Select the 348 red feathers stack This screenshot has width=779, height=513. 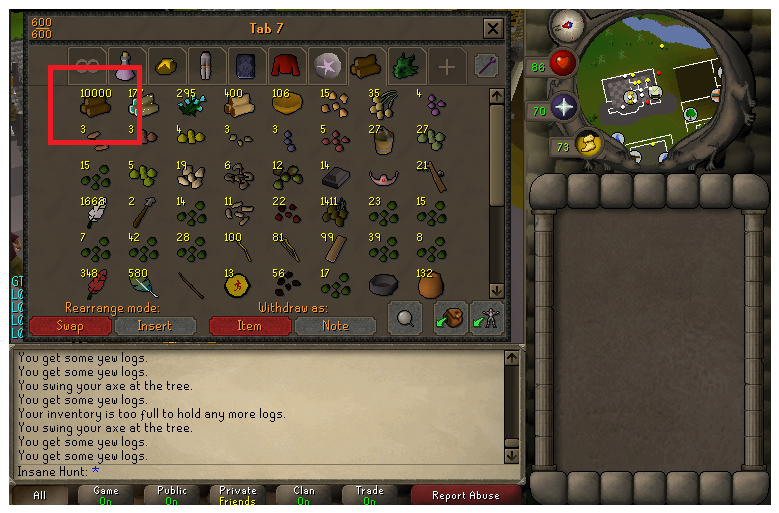95,285
